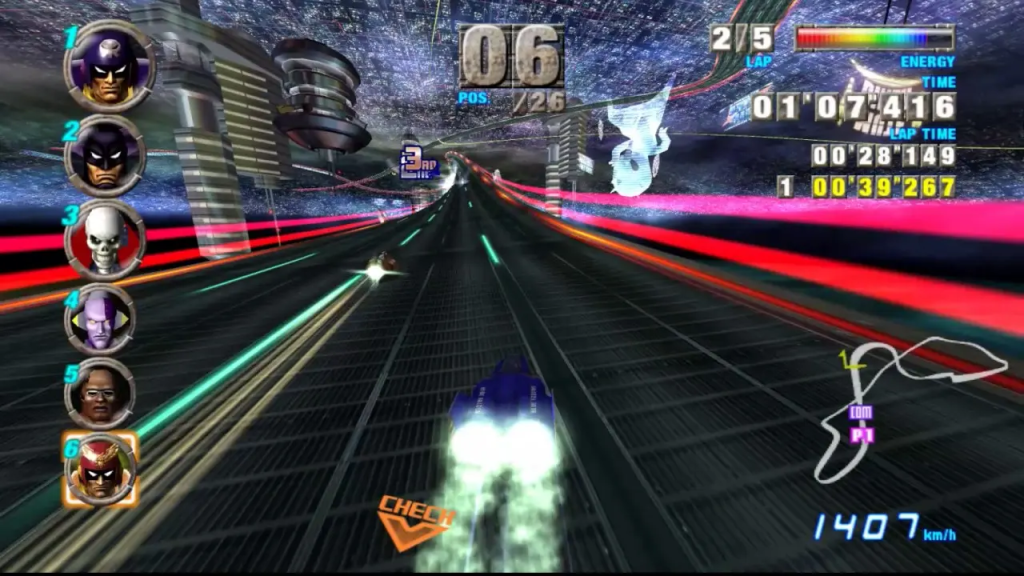Select the fourth-place purple-faced racer portrait

[x=101, y=319]
